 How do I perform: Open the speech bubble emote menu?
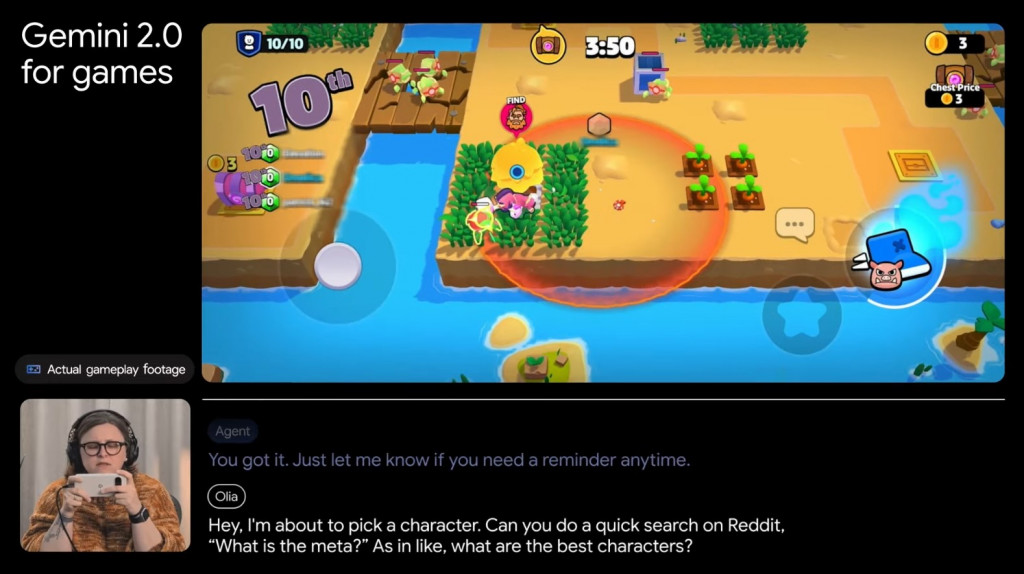coord(795,225)
